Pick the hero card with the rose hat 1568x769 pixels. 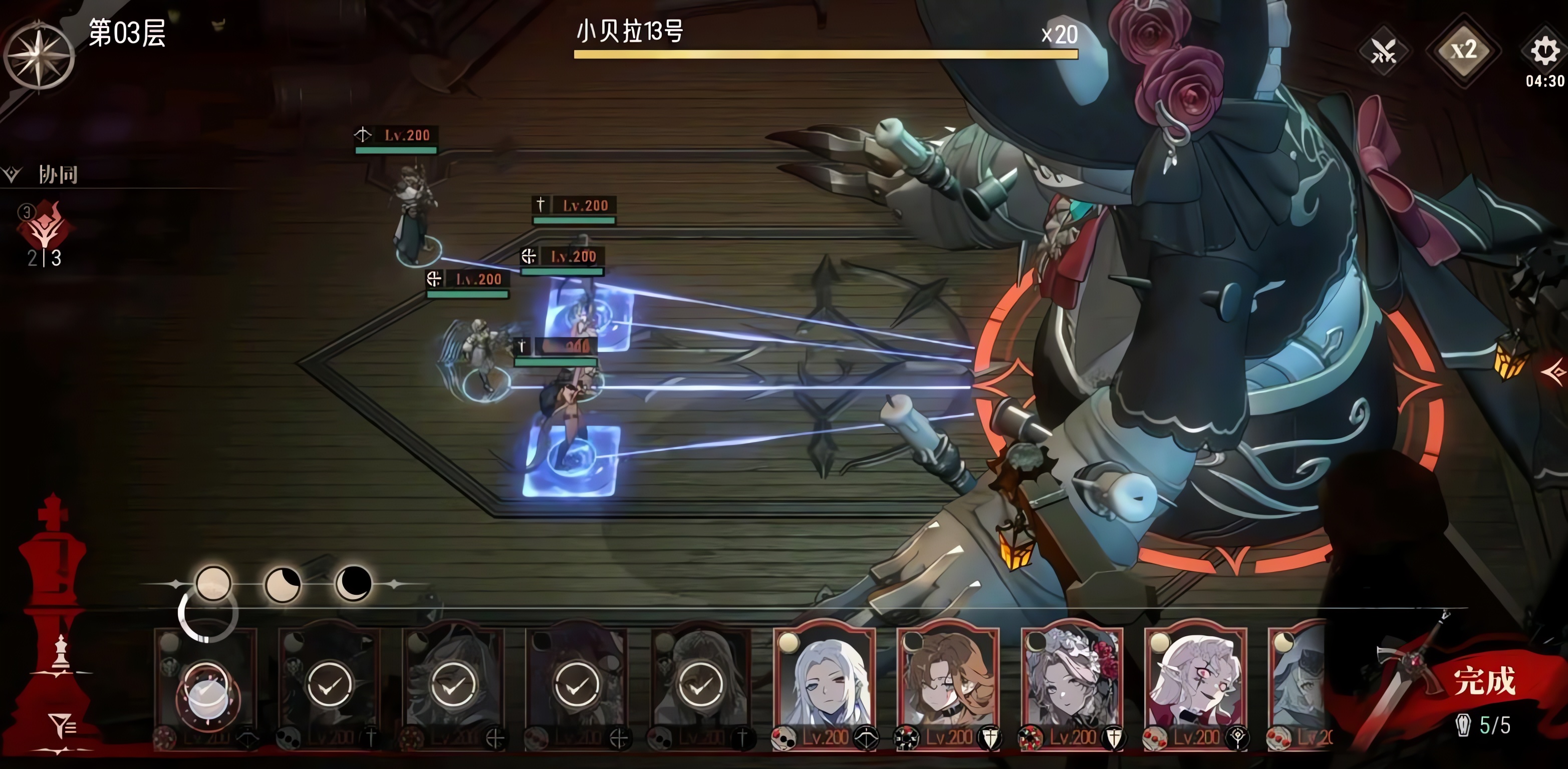[1072, 684]
